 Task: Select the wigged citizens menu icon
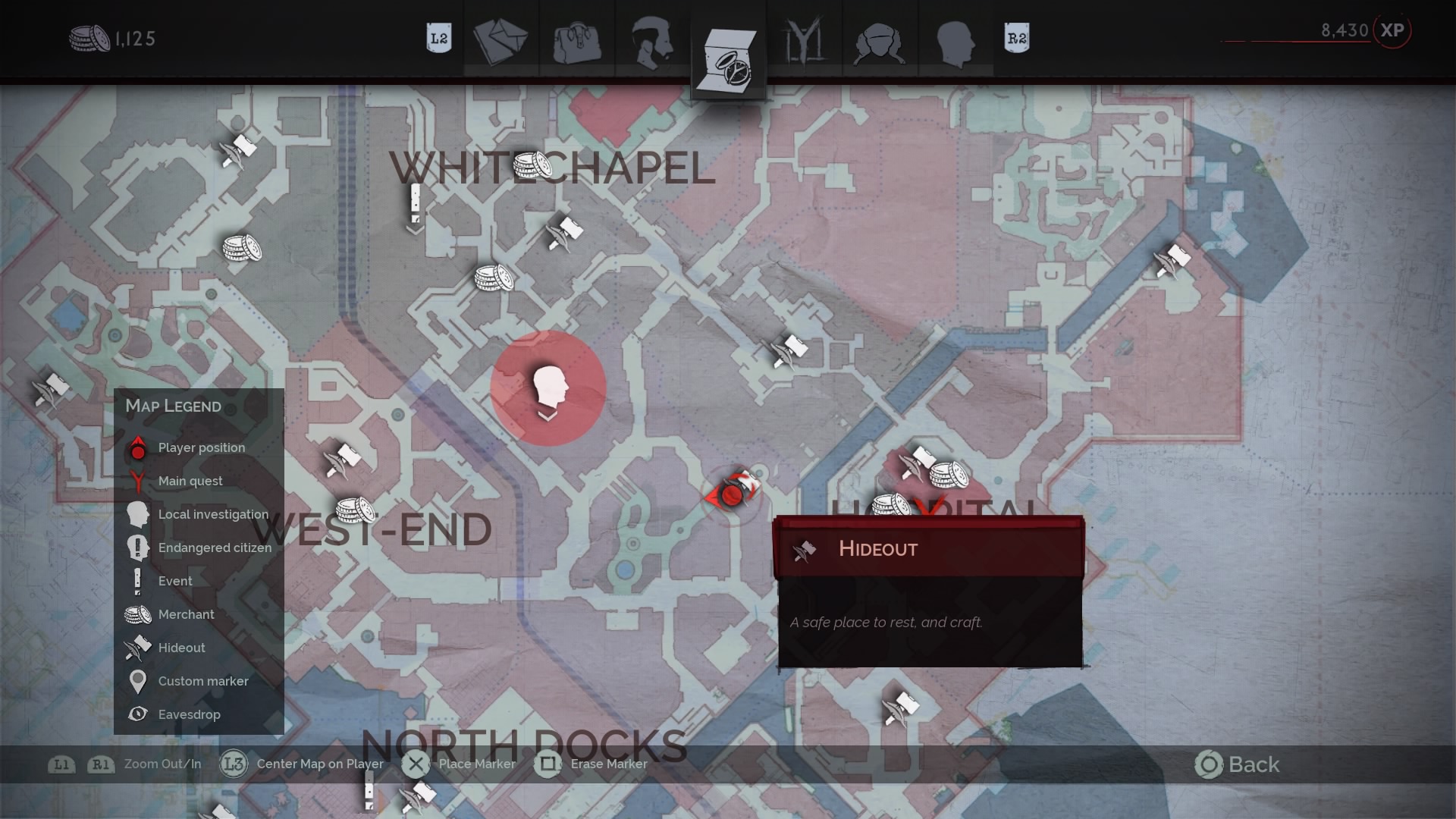tap(880, 42)
